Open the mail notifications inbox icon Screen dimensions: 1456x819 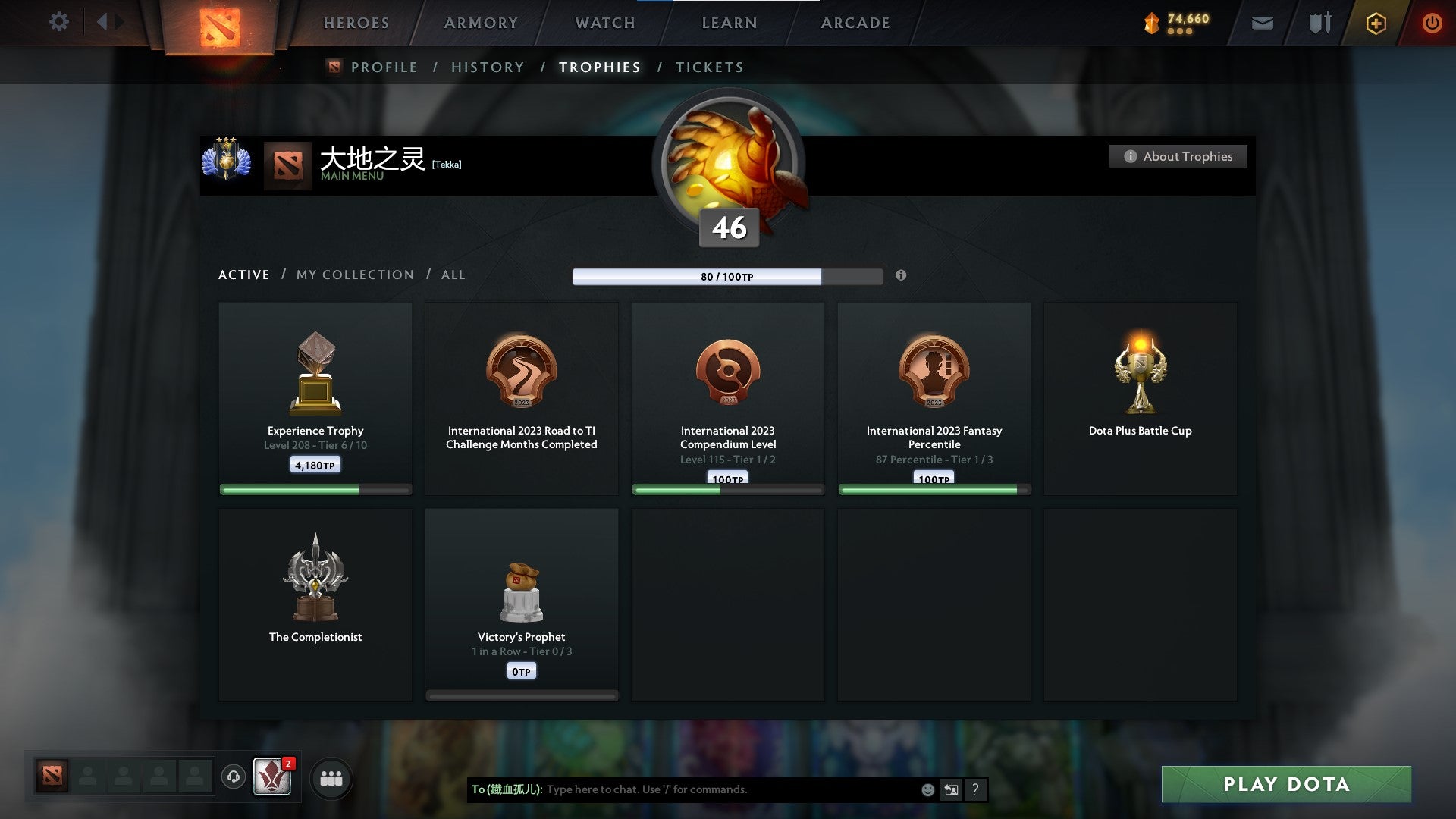pyautogui.click(x=1261, y=23)
